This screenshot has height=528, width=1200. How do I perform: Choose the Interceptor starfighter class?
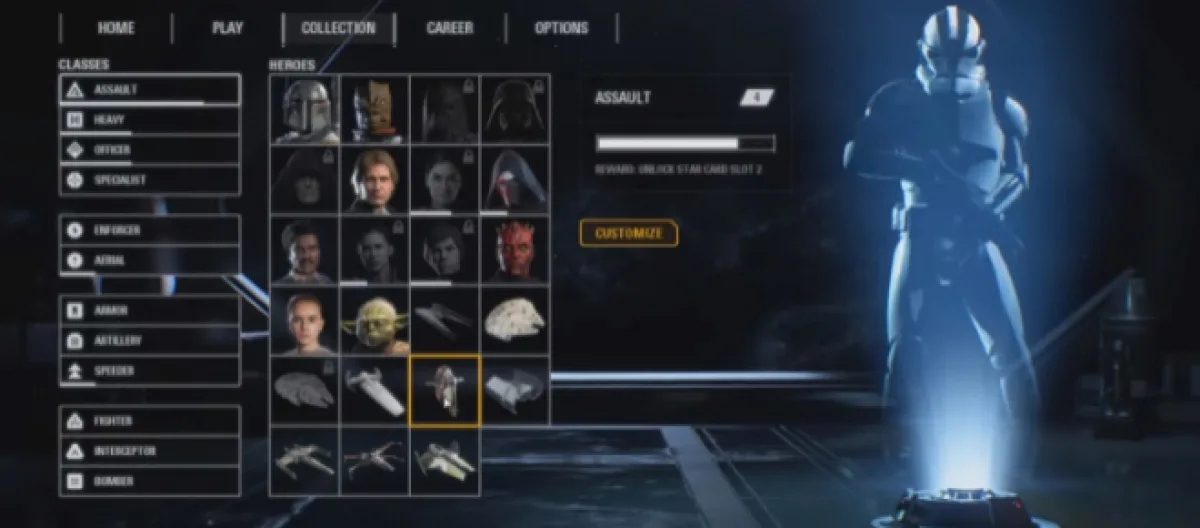pyautogui.click(x=150, y=451)
